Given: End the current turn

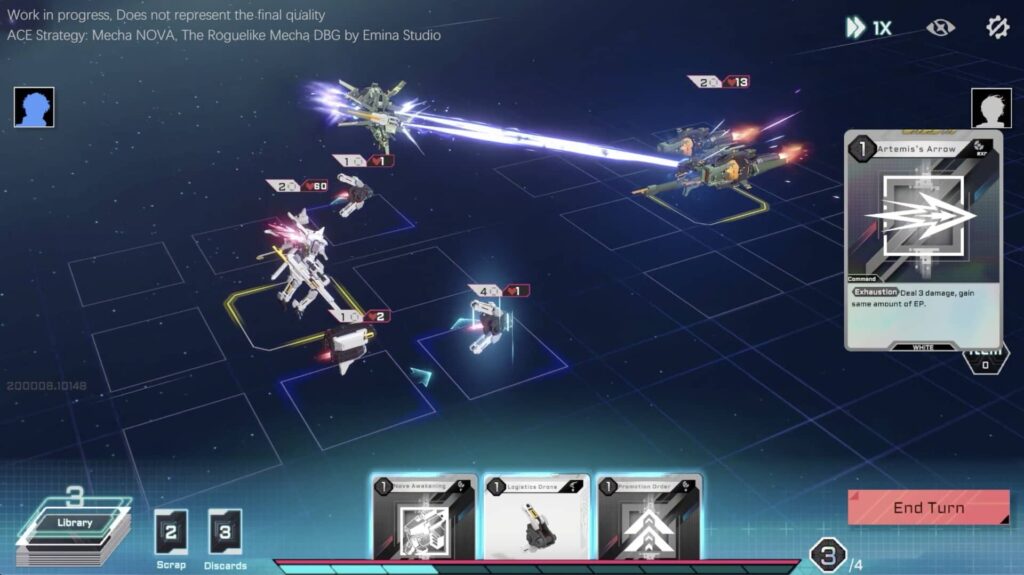Looking at the screenshot, I should pyautogui.click(x=928, y=507).
